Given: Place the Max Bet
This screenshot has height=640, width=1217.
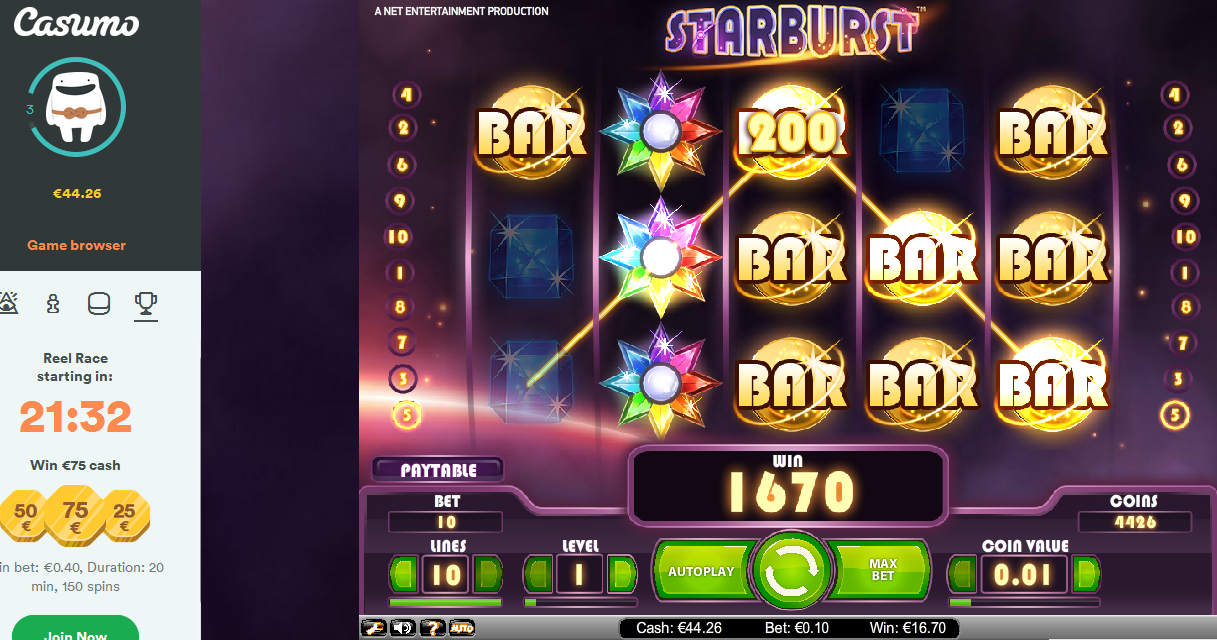Looking at the screenshot, I should click(882, 571).
